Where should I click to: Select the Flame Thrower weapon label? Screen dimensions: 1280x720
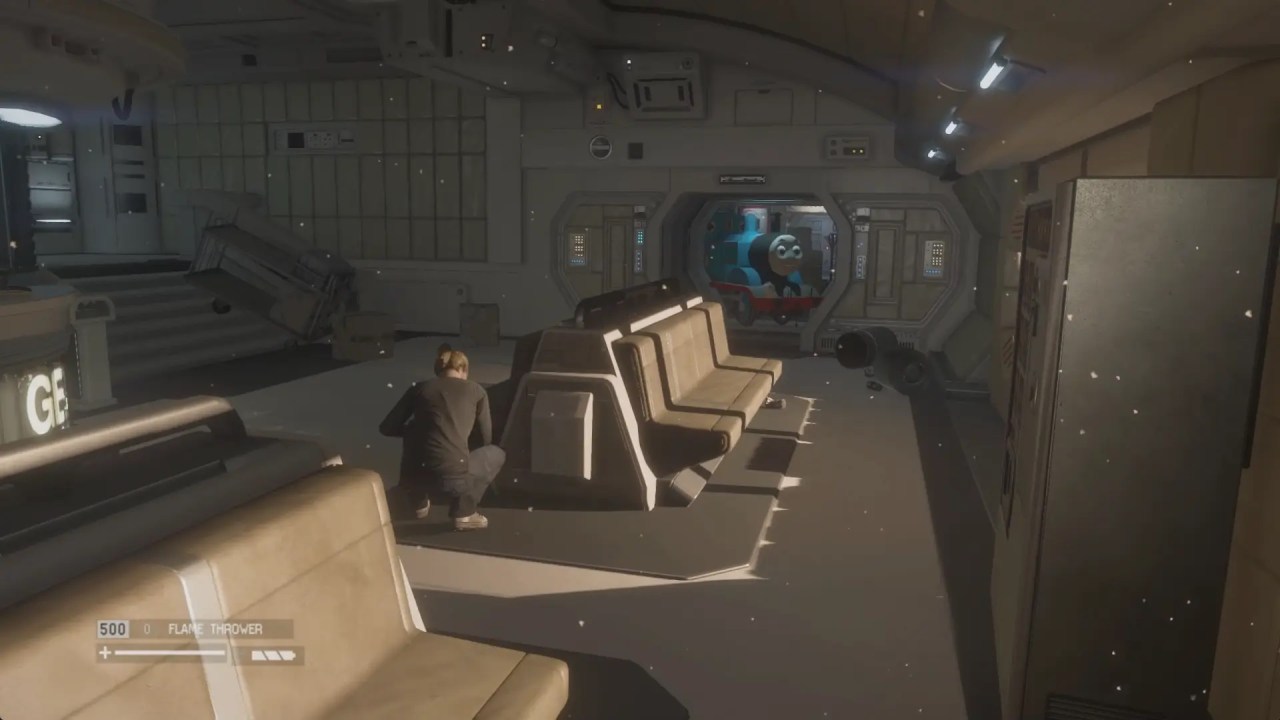pos(215,629)
